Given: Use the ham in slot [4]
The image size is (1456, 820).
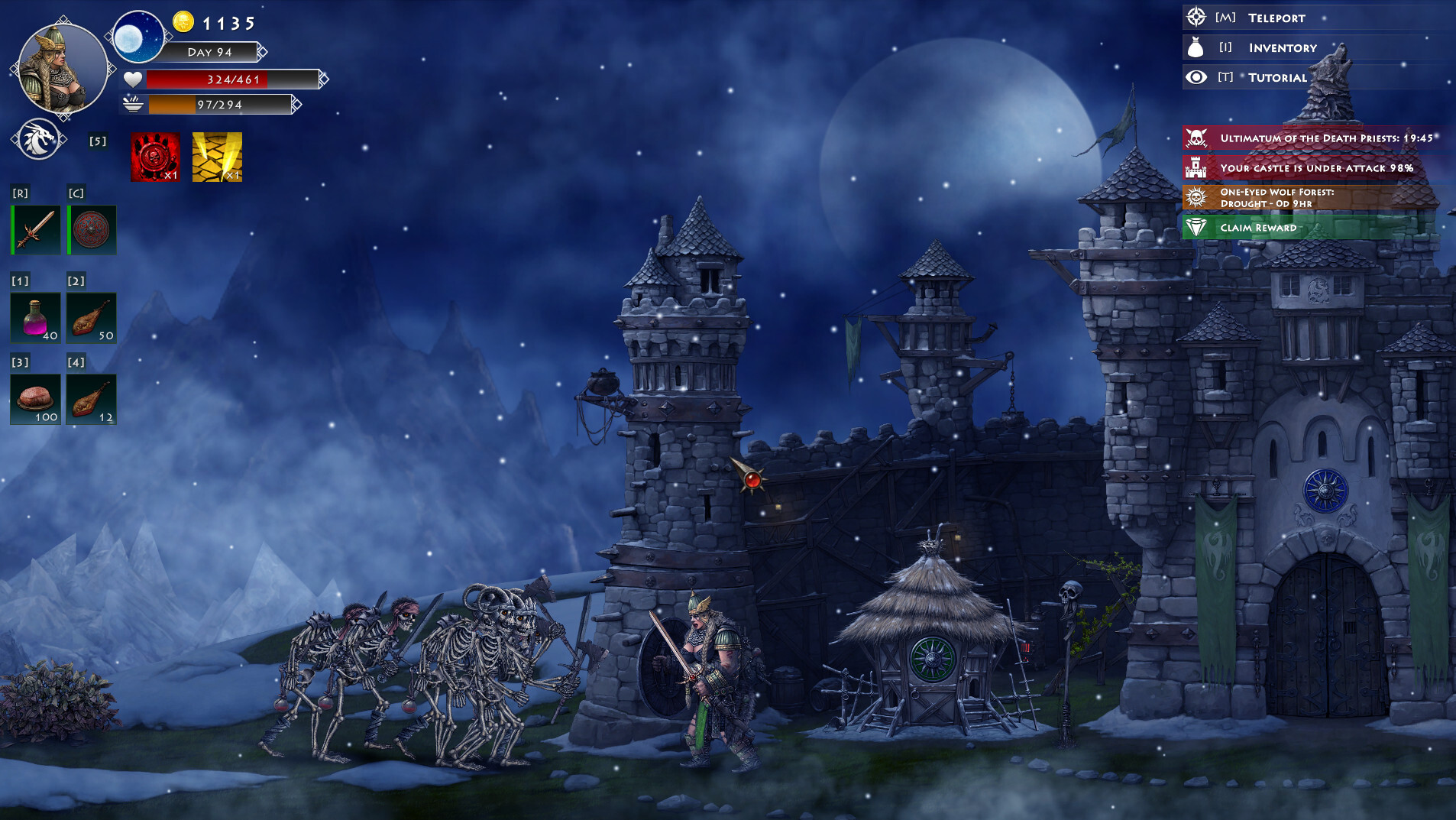Looking at the screenshot, I should pos(91,398).
